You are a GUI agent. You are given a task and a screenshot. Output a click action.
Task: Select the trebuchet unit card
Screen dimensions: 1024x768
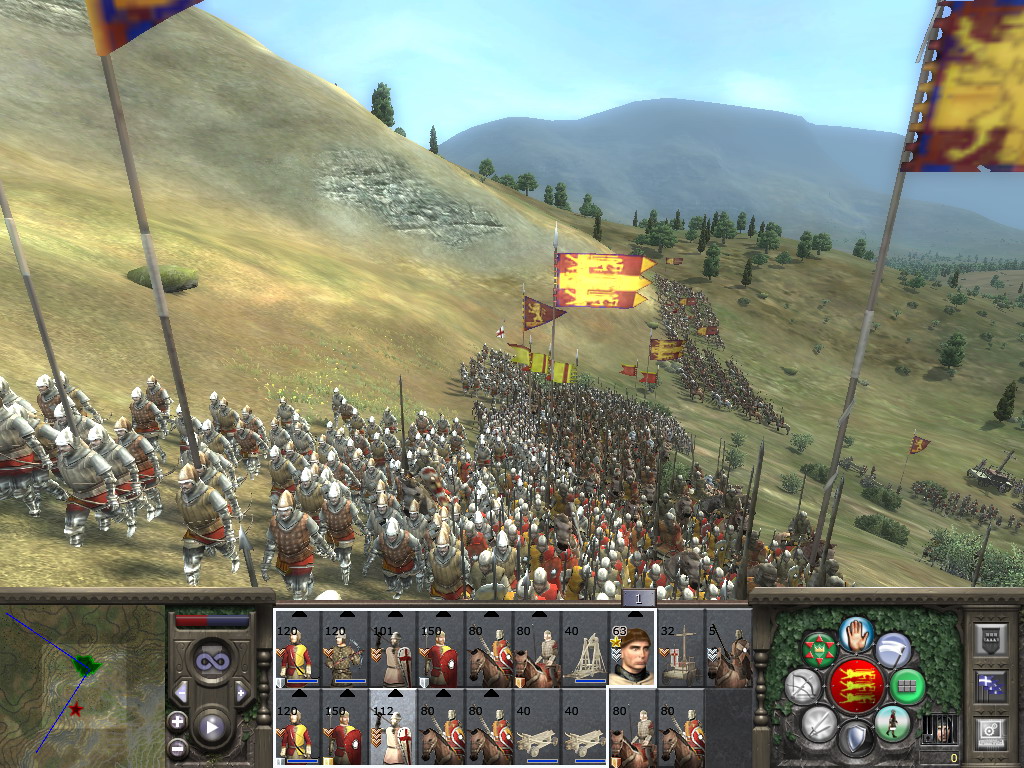click(x=585, y=649)
